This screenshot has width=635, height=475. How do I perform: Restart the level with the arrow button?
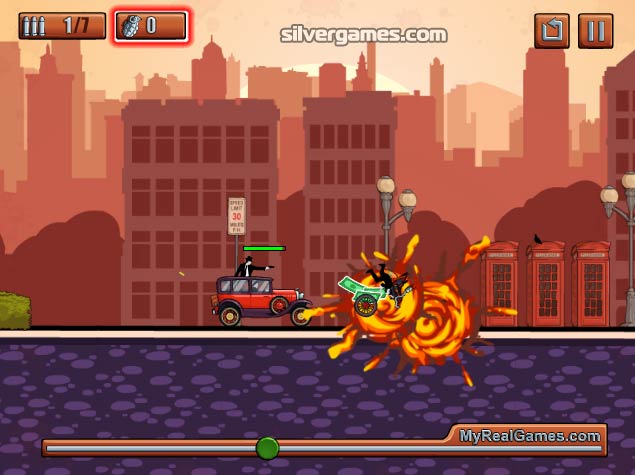[x=551, y=30]
